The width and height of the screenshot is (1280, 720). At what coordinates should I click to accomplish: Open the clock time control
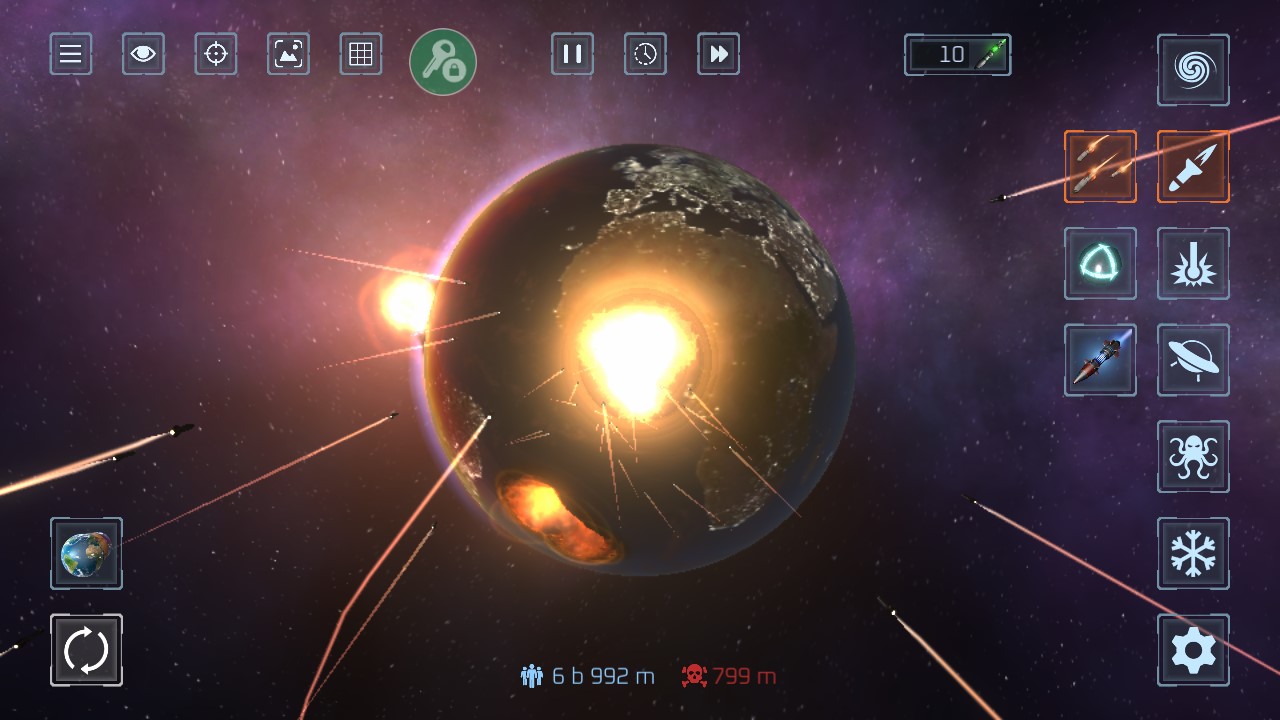(645, 54)
